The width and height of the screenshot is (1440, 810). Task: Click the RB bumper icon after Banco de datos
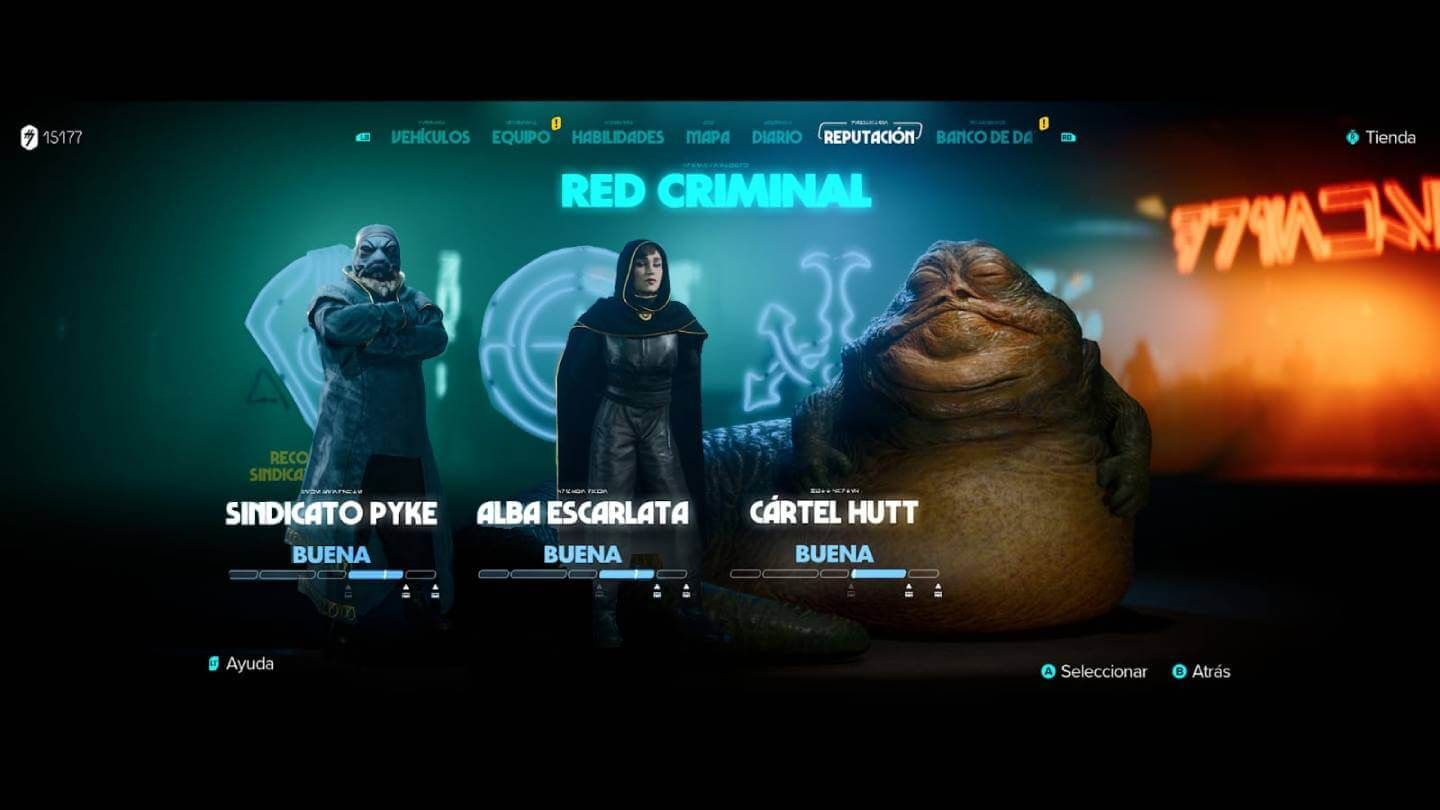click(1068, 137)
